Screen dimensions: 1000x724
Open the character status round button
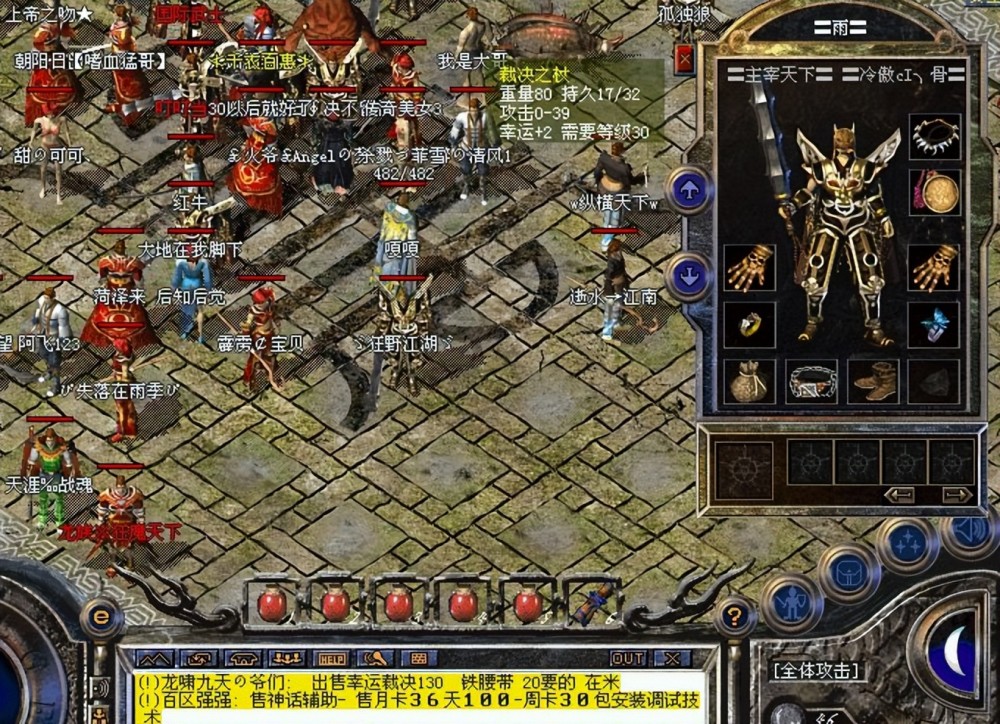(792, 604)
